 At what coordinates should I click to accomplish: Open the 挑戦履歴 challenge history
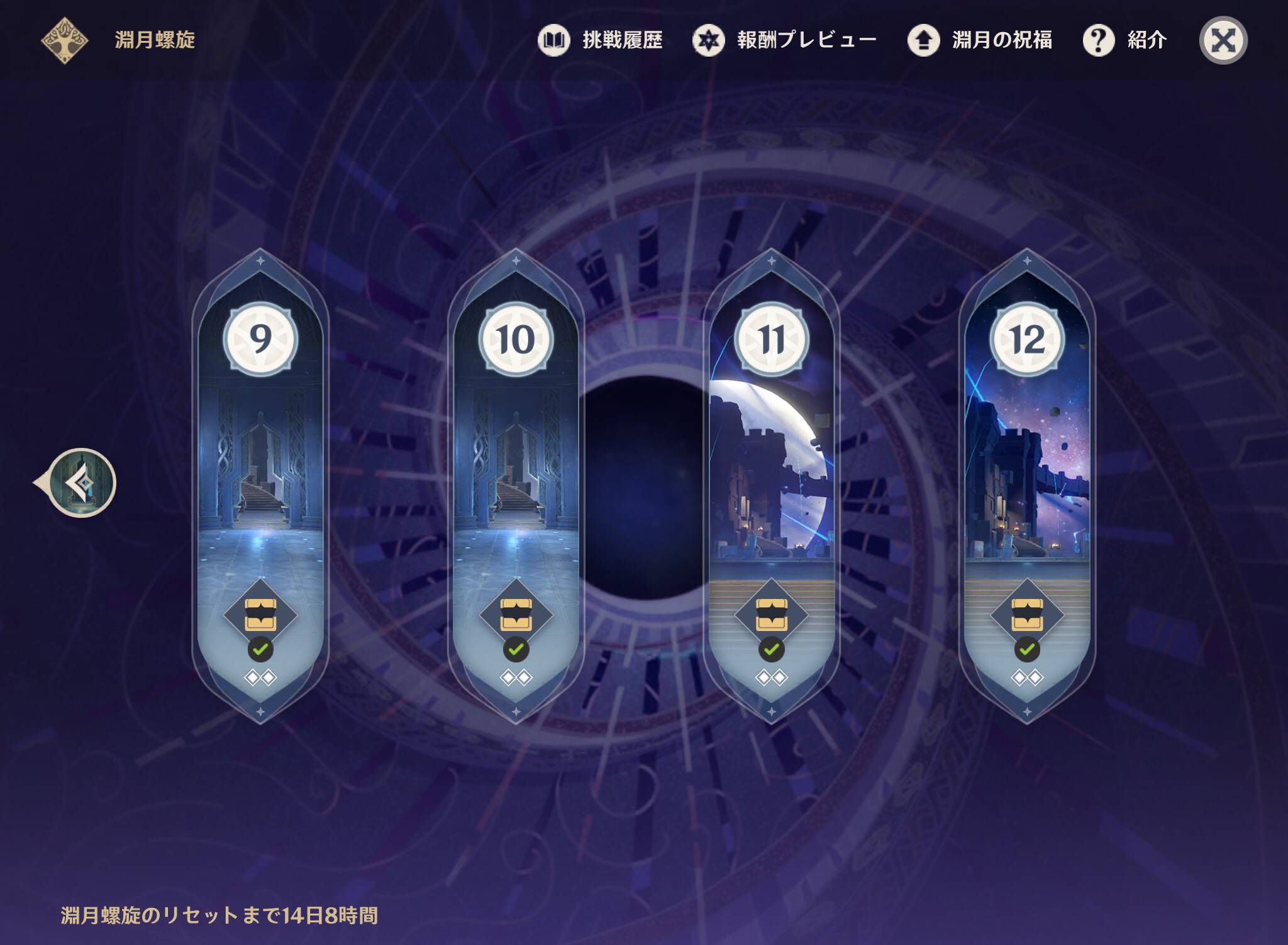601,40
